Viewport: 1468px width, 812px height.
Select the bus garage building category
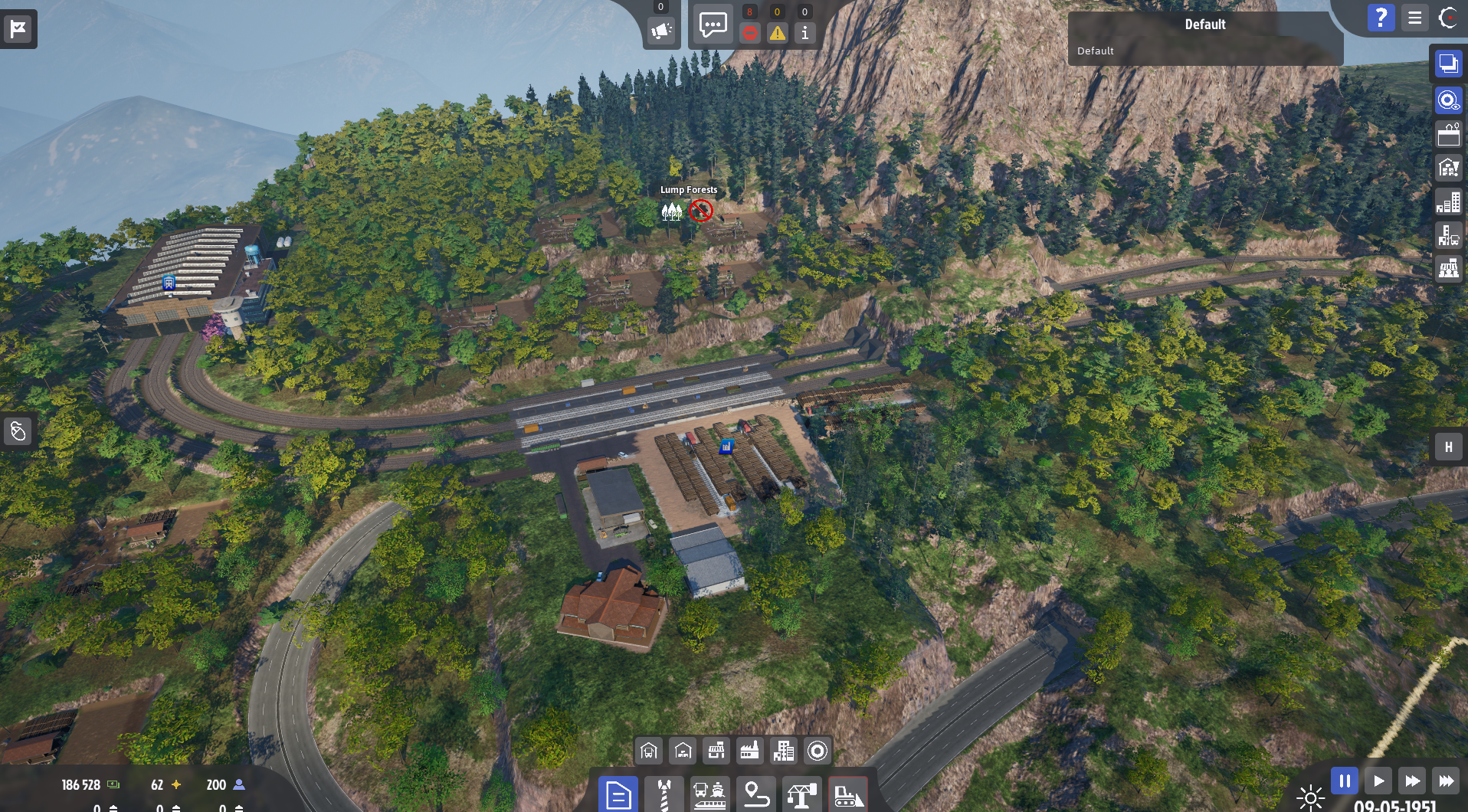pos(649,751)
